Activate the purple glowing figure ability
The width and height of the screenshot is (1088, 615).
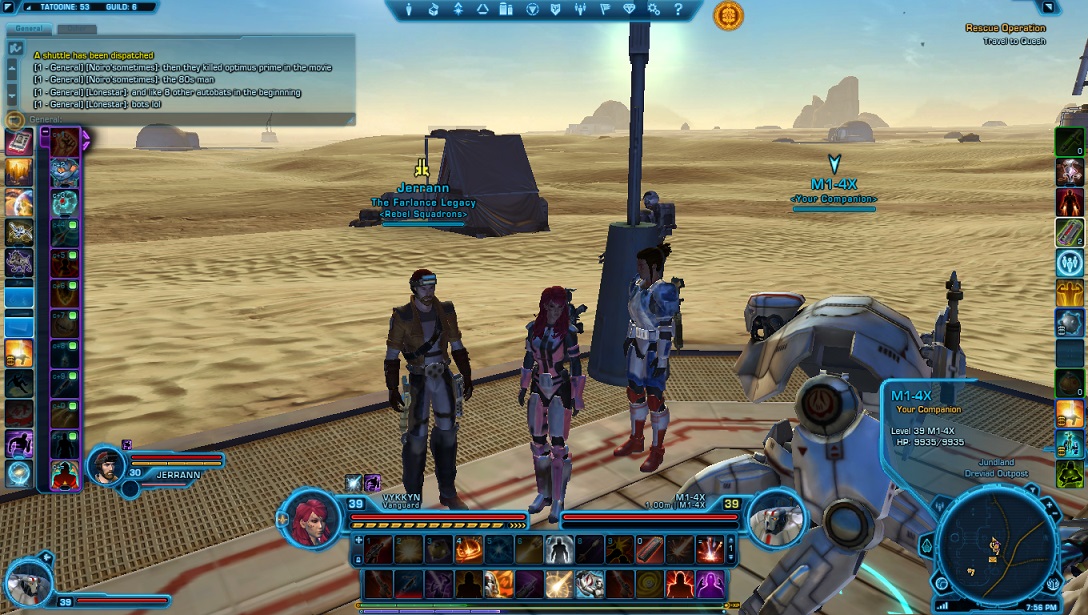[709, 583]
